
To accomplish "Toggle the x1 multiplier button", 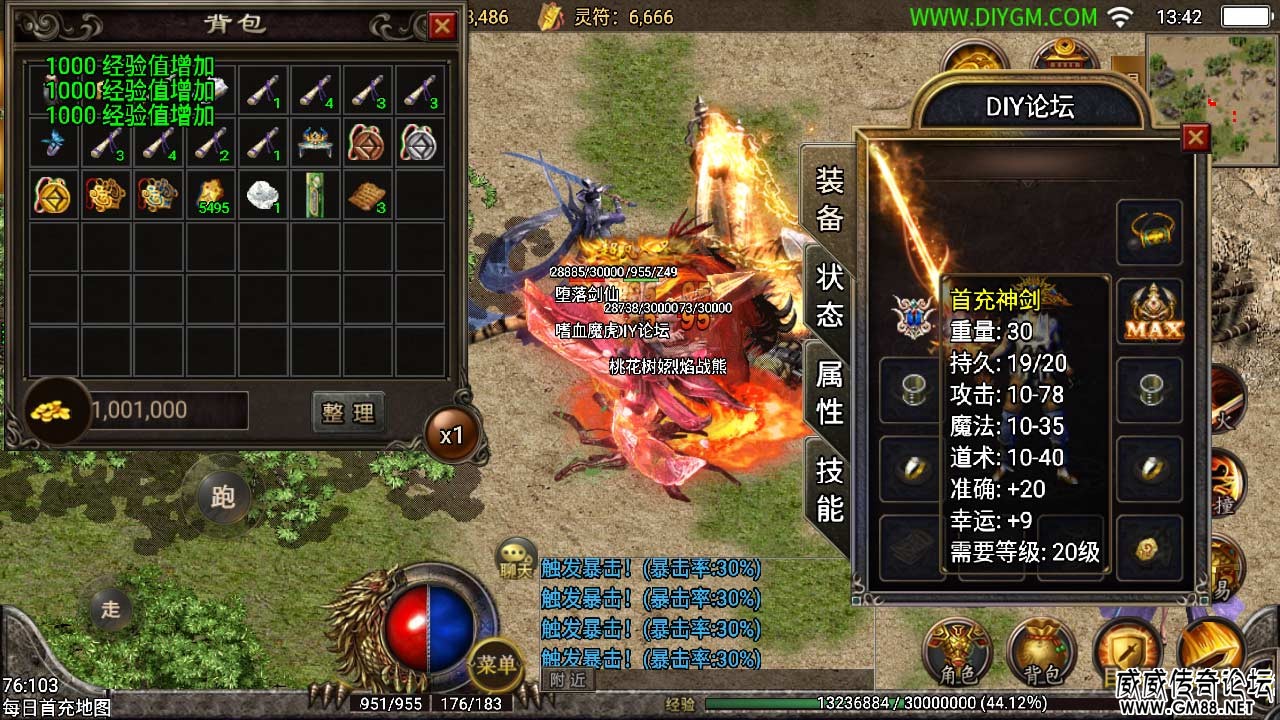I will [452, 435].
